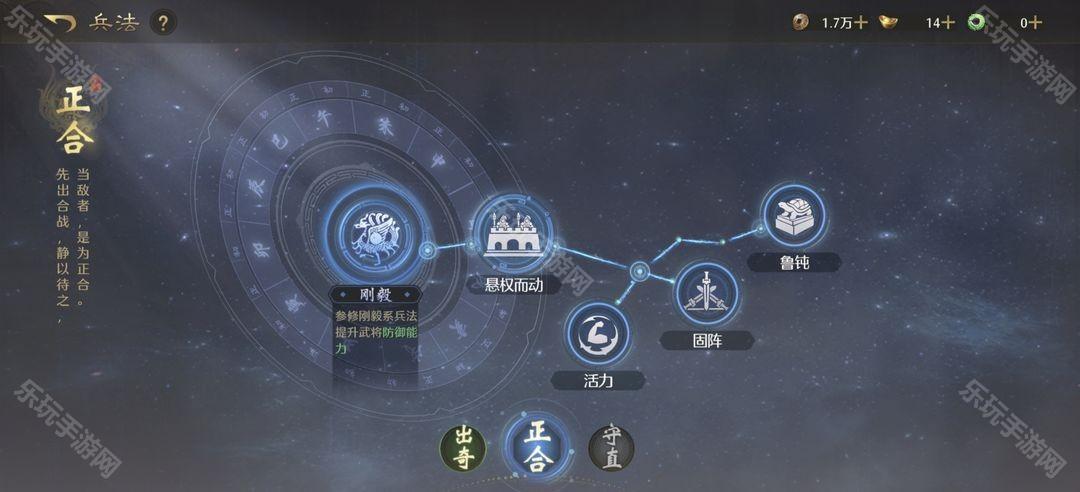This screenshot has height=492, width=1080.
Task: Choose the 活力 muscle arm node
Action: pos(598,335)
